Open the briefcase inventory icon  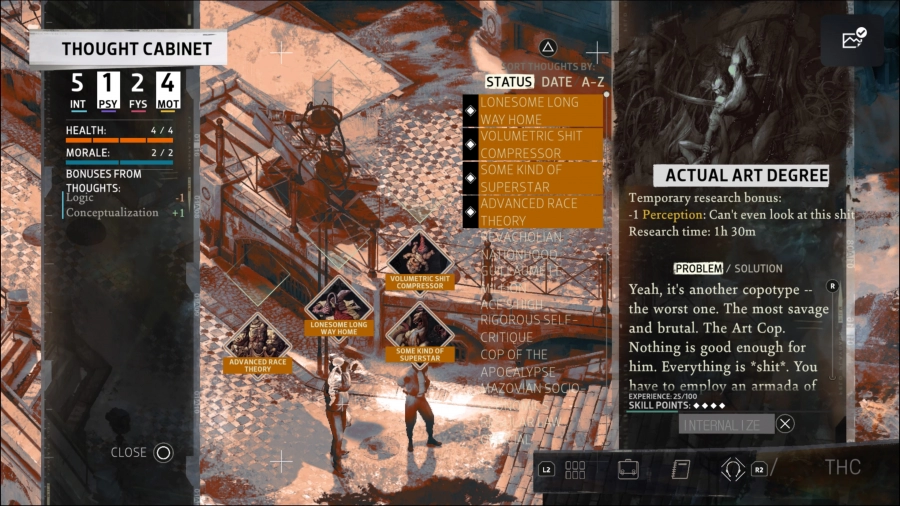(x=628, y=469)
